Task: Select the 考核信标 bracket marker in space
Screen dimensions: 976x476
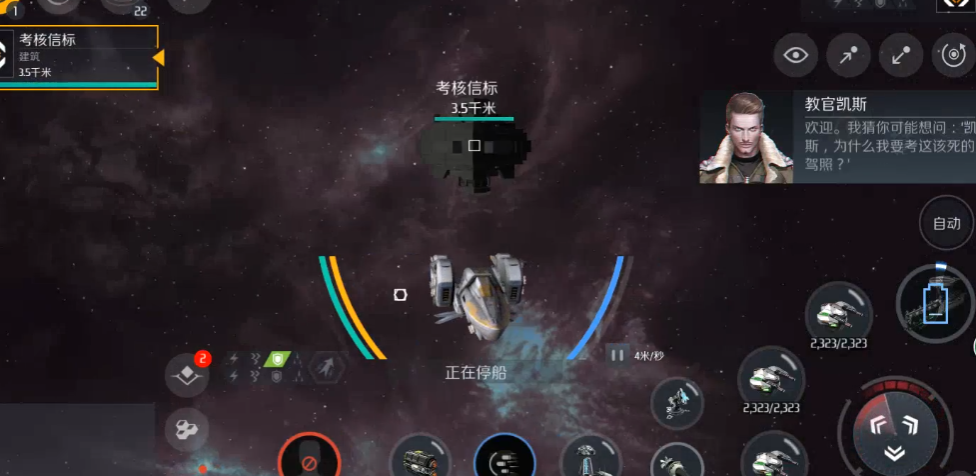Action: click(474, 145)
